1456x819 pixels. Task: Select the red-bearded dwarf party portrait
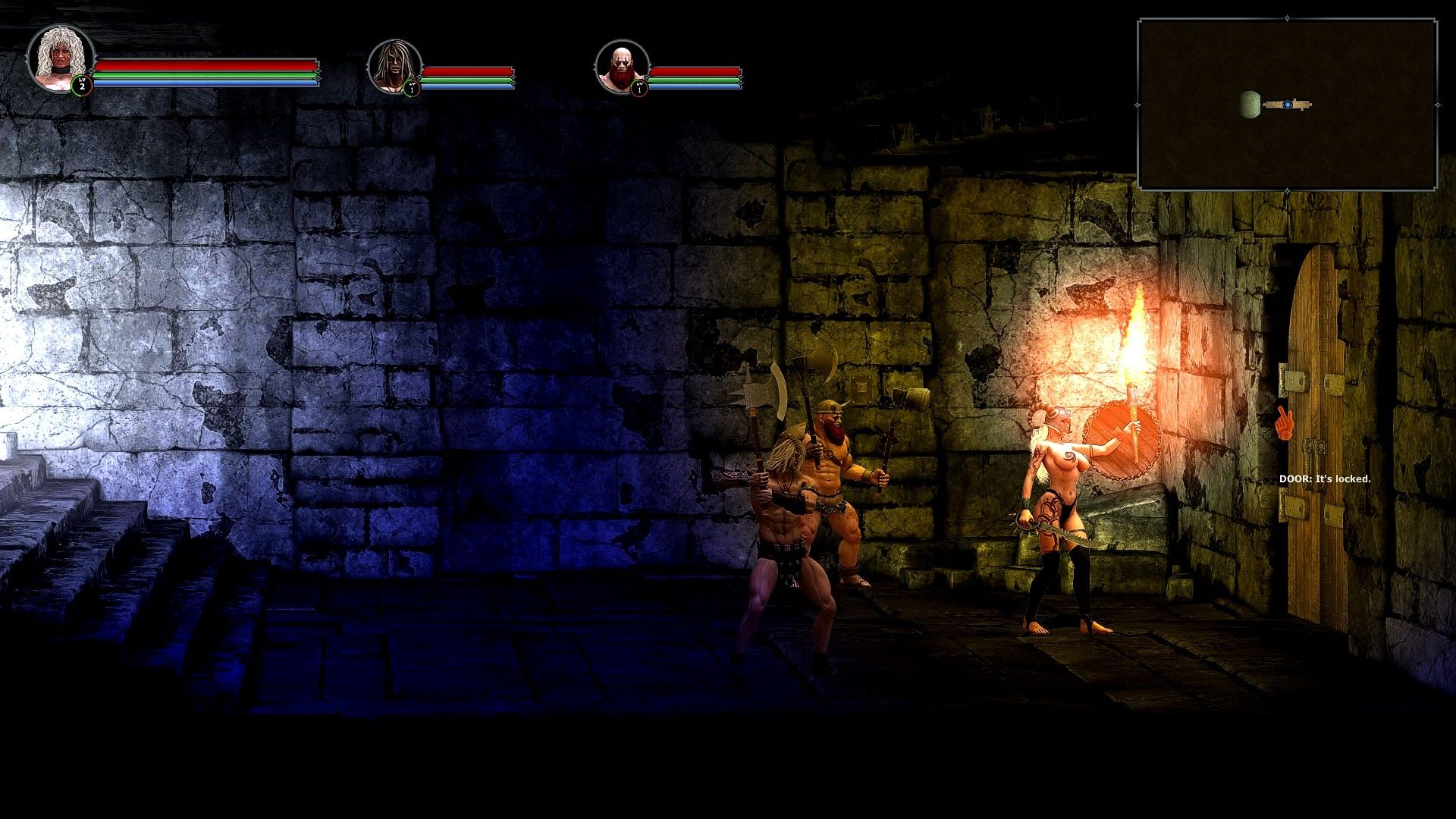pos(622,65)
